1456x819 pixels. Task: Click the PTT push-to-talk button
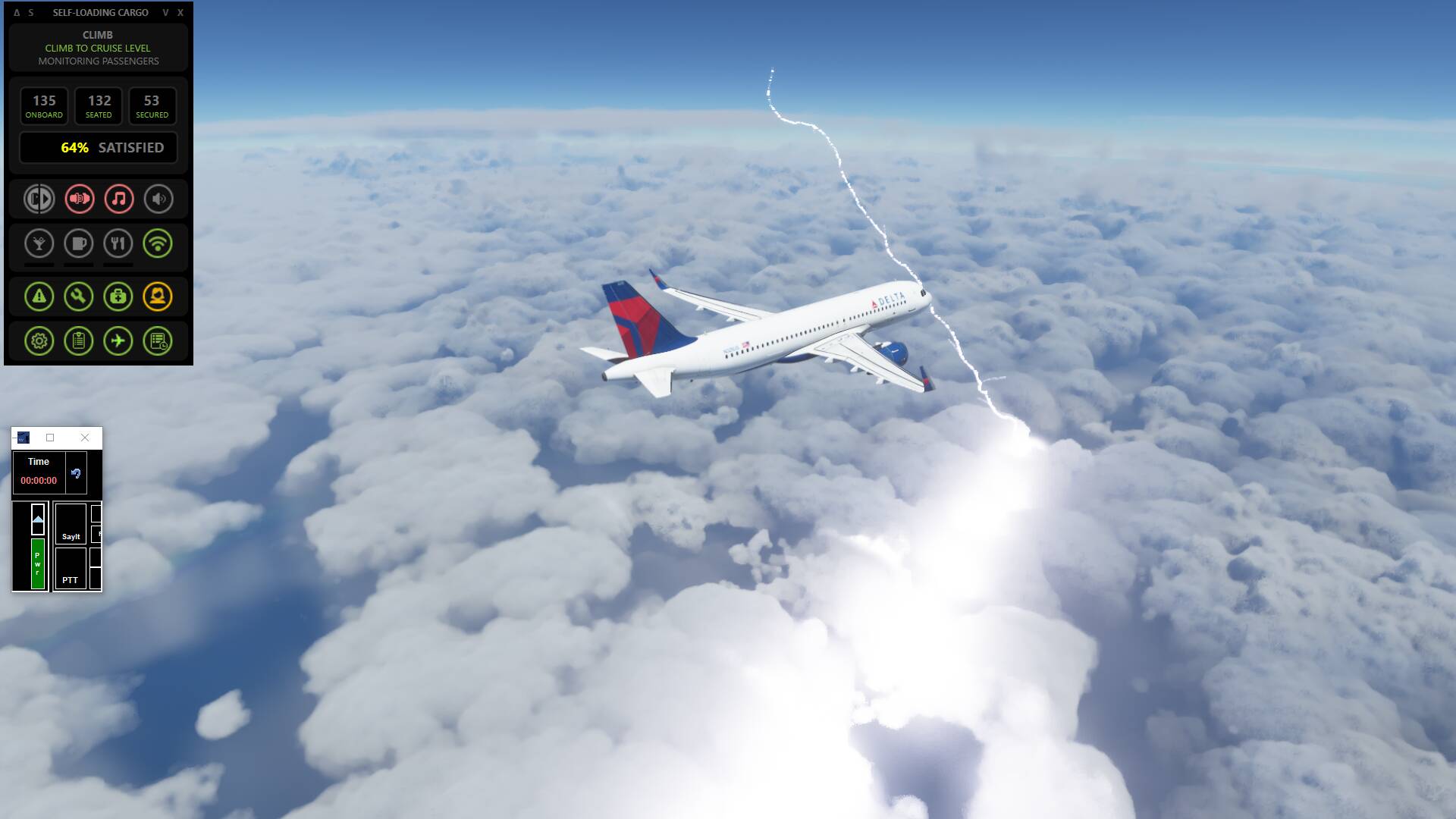click(71, 569)
